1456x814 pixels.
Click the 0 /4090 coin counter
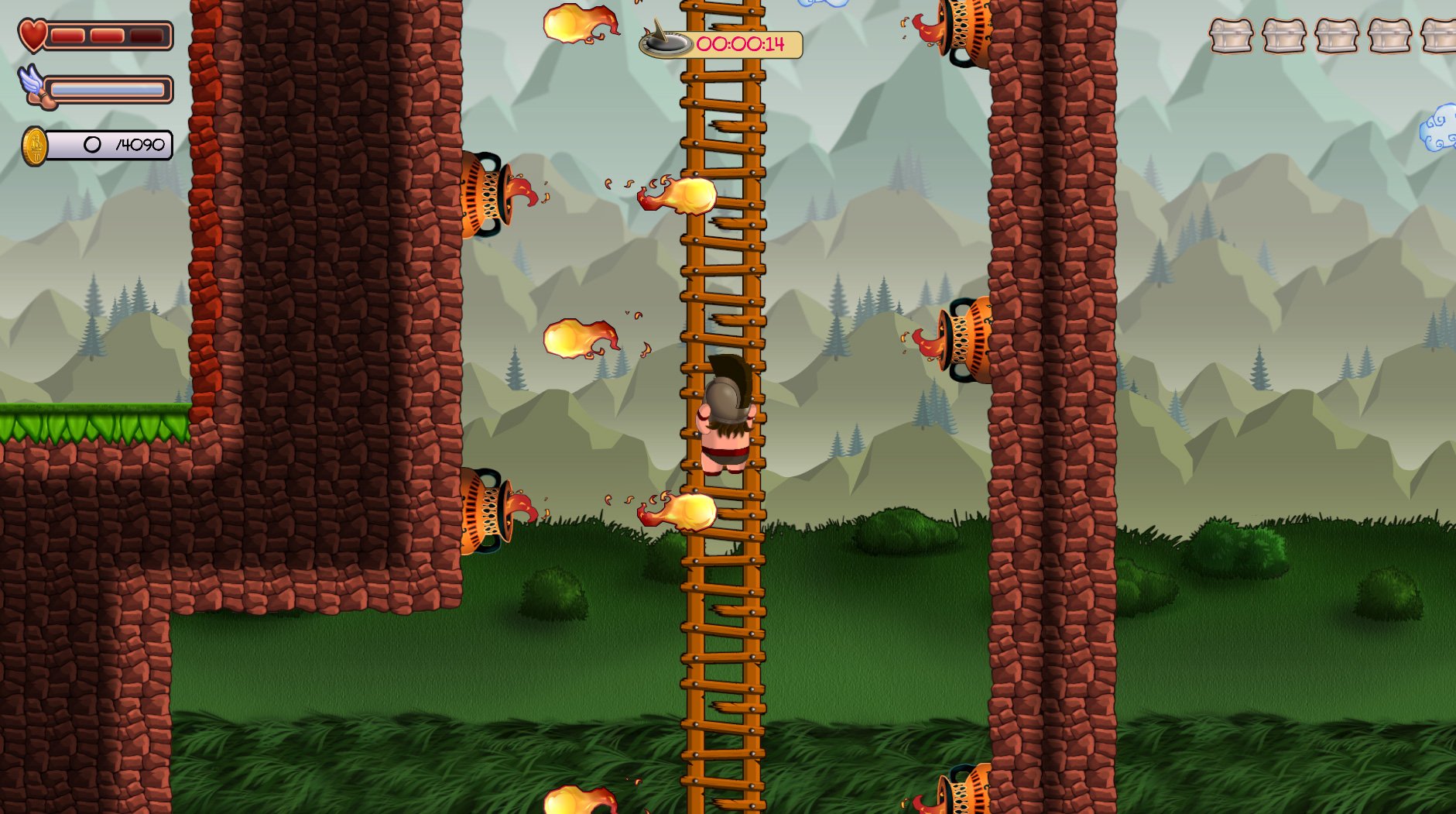point(116,144)
